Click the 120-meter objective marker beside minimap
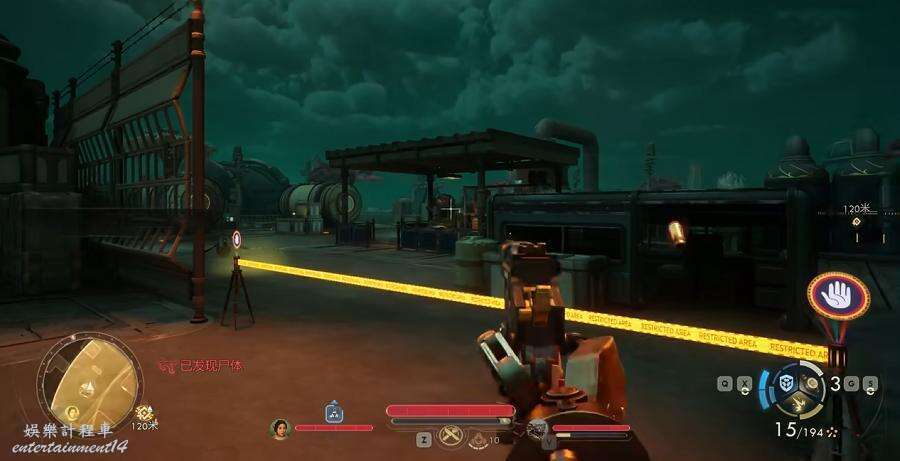 click(145, 412)
